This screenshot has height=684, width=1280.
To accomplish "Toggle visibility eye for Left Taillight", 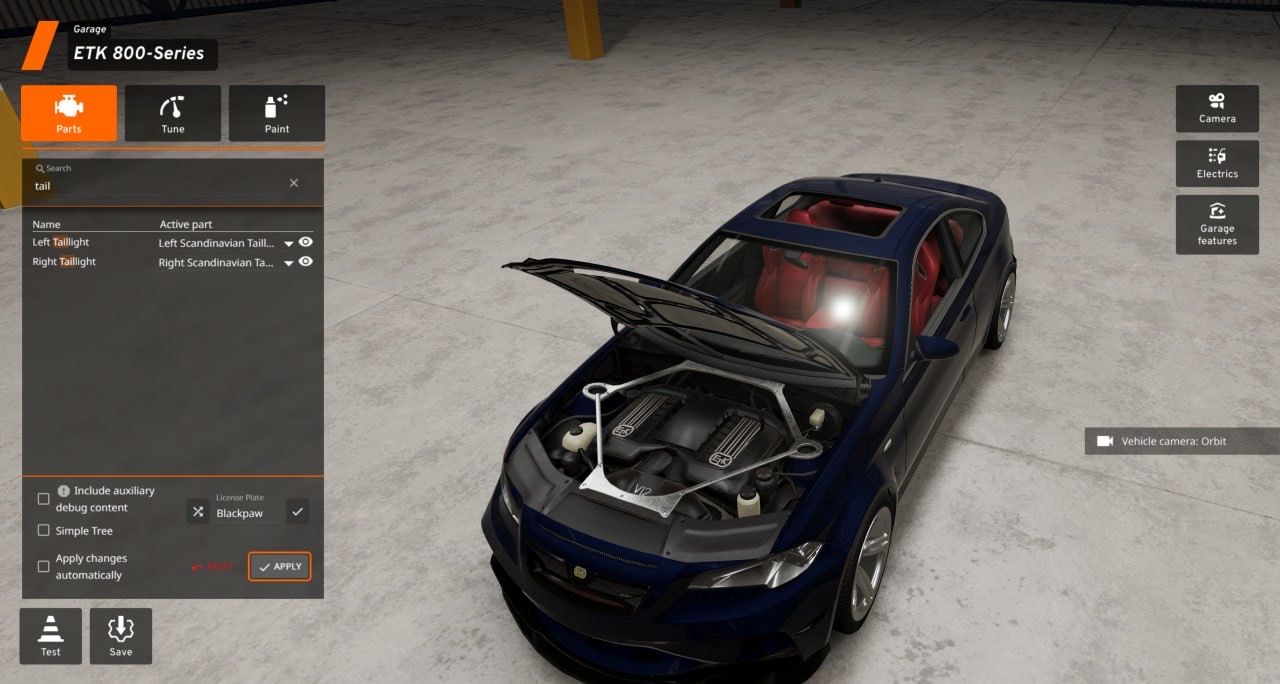I will [306, 242].
